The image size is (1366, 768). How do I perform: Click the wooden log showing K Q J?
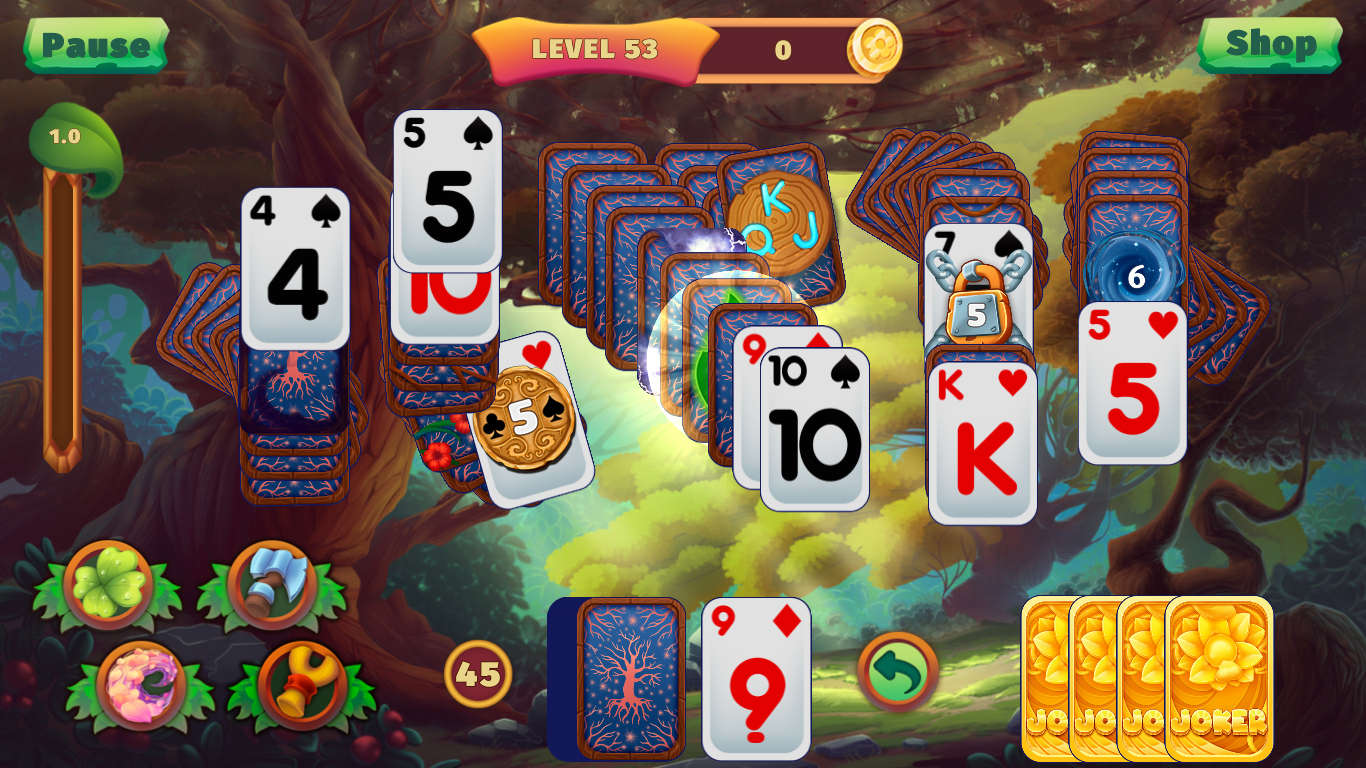778,222
